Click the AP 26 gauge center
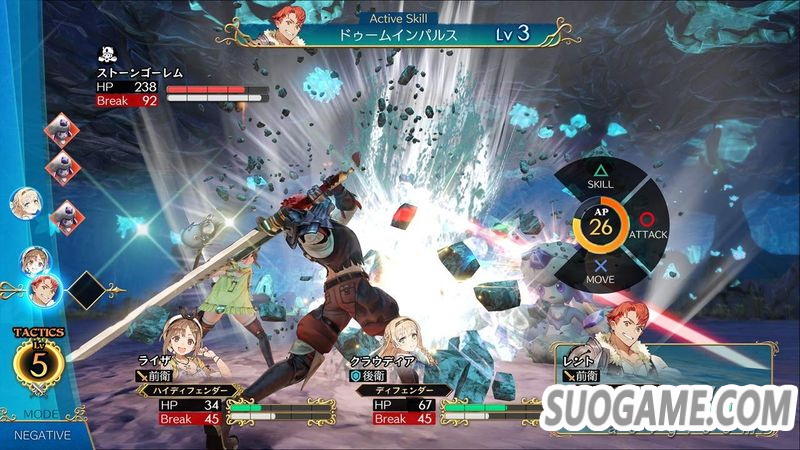800x450 pixels. click(601, 226)
